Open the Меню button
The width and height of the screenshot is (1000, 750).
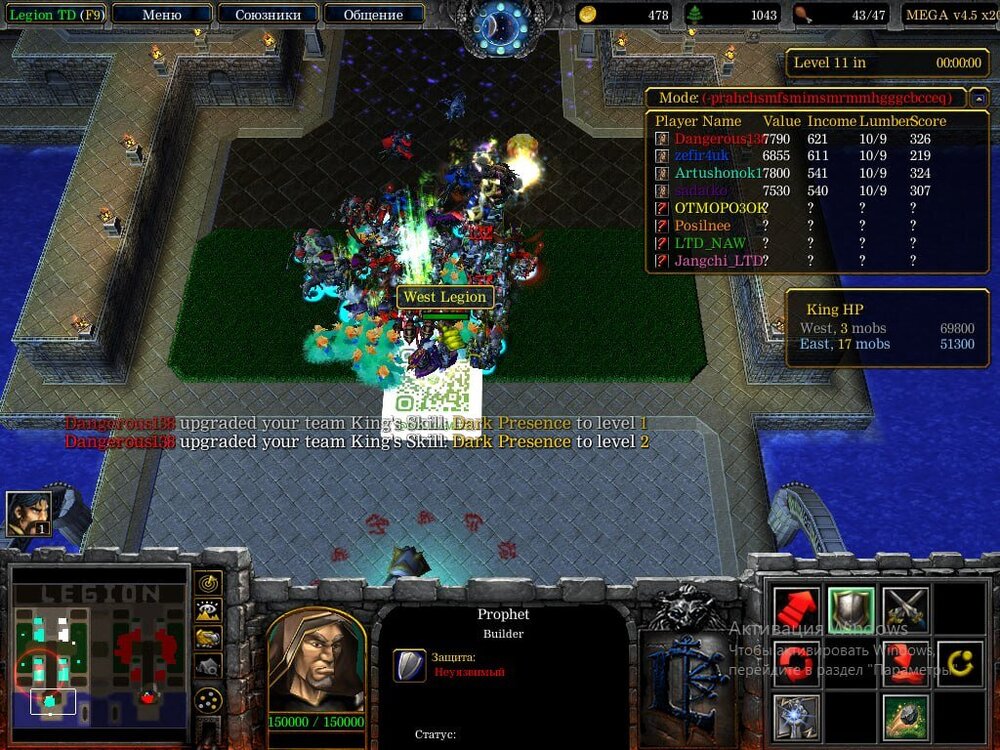(x=162, y=15)
